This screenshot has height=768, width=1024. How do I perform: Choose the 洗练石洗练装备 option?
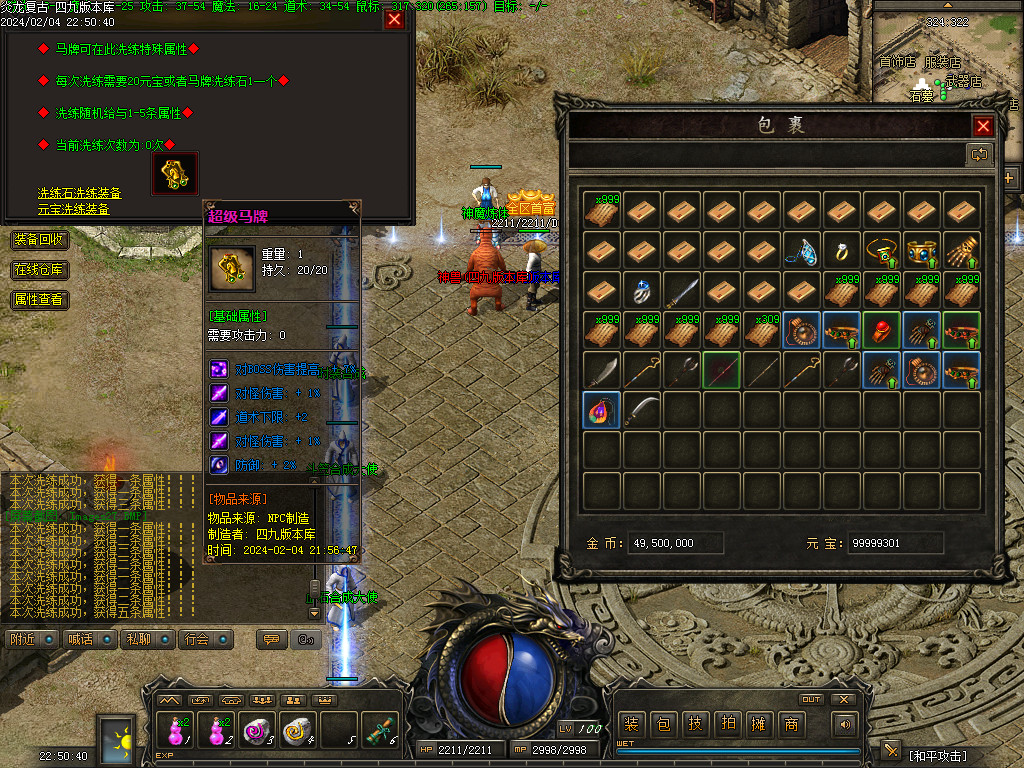pyautogui.click(x=80, y=193)
